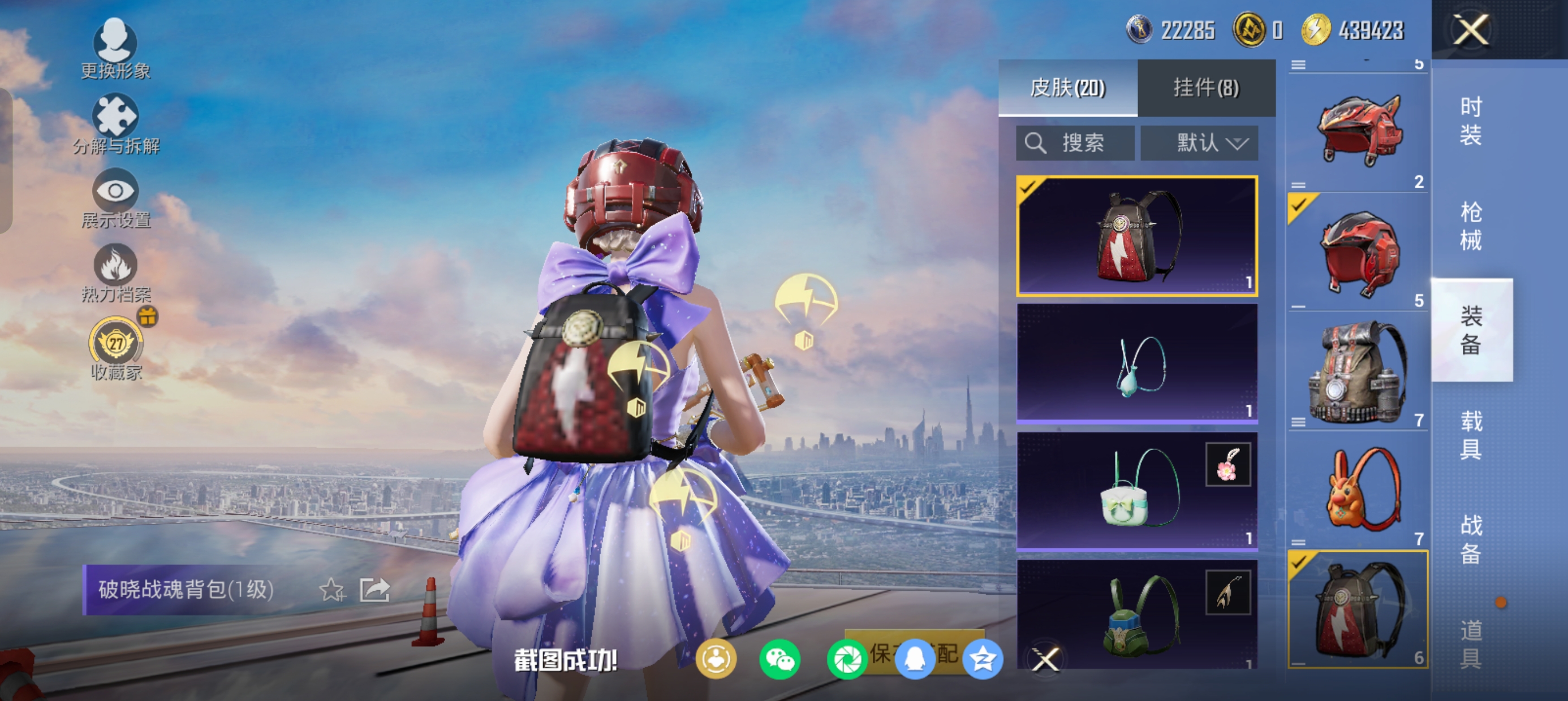Switch to 时装 fashion category
The width and height of the screenshot is (1568, 701).
pos(1471,120)
